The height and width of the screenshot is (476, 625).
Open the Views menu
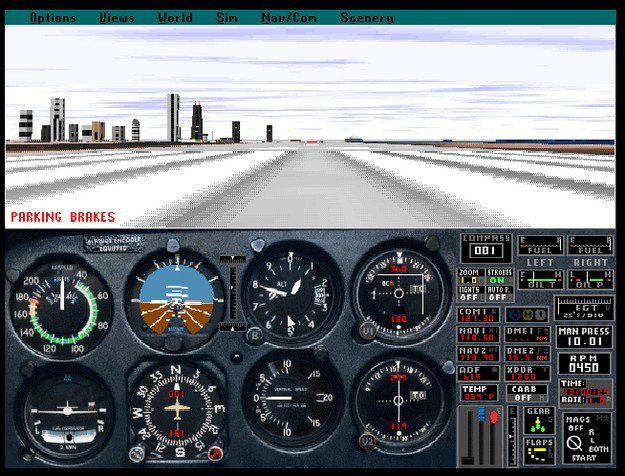[x=117, y=17]
